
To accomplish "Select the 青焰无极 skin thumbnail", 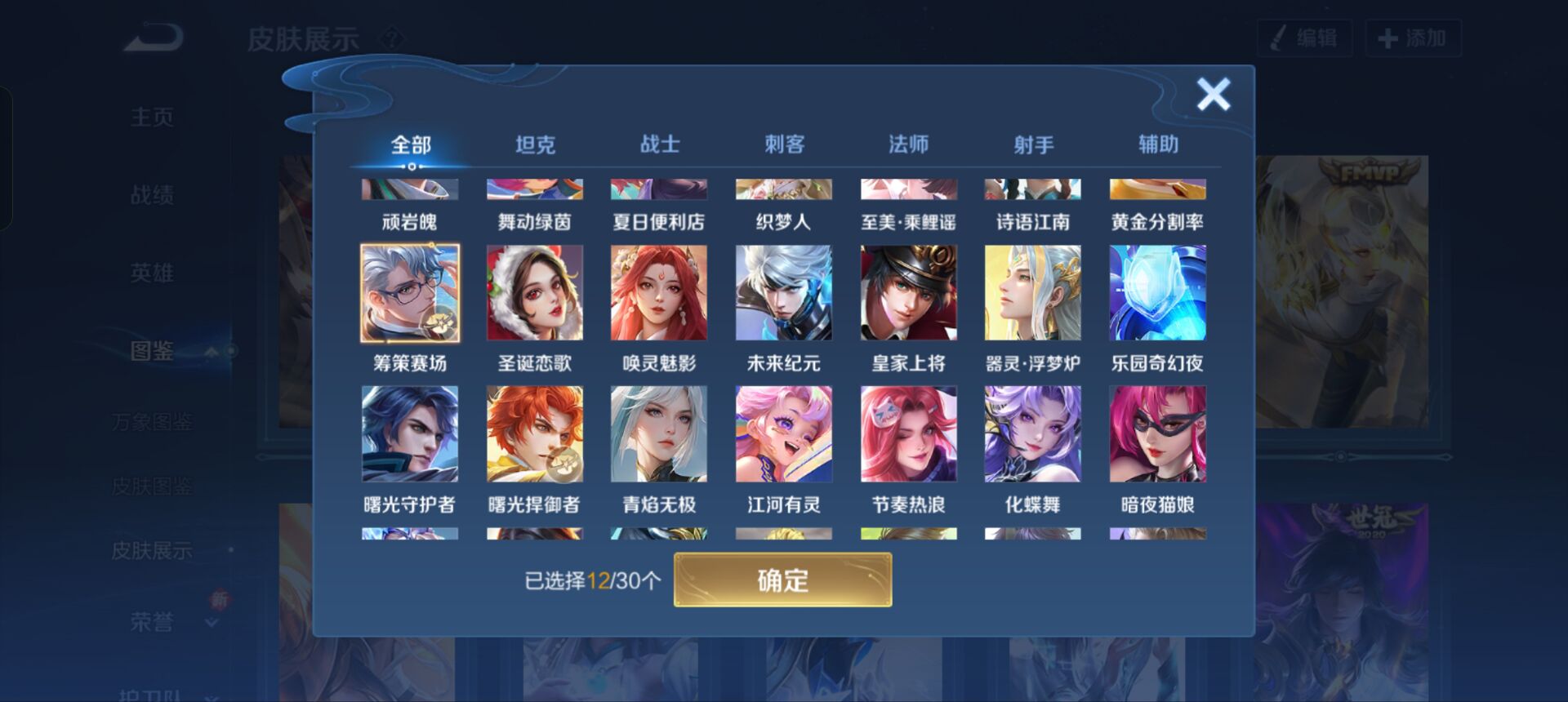I will 660,433.
